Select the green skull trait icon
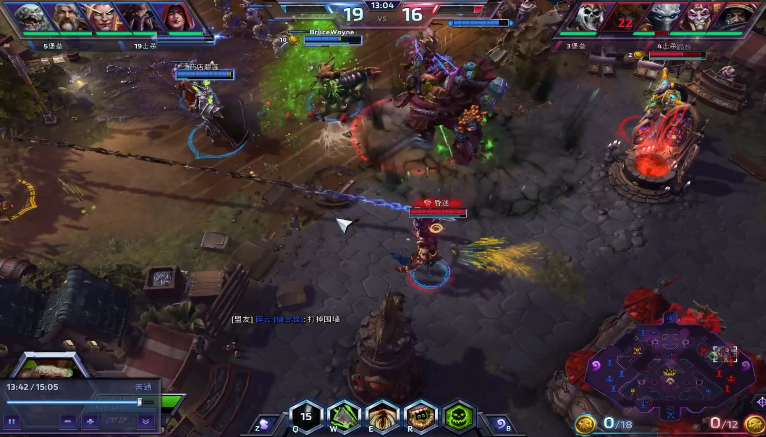The height and width of the screenshot is (437, 766). pyautogui.click(x=459, y=416)
